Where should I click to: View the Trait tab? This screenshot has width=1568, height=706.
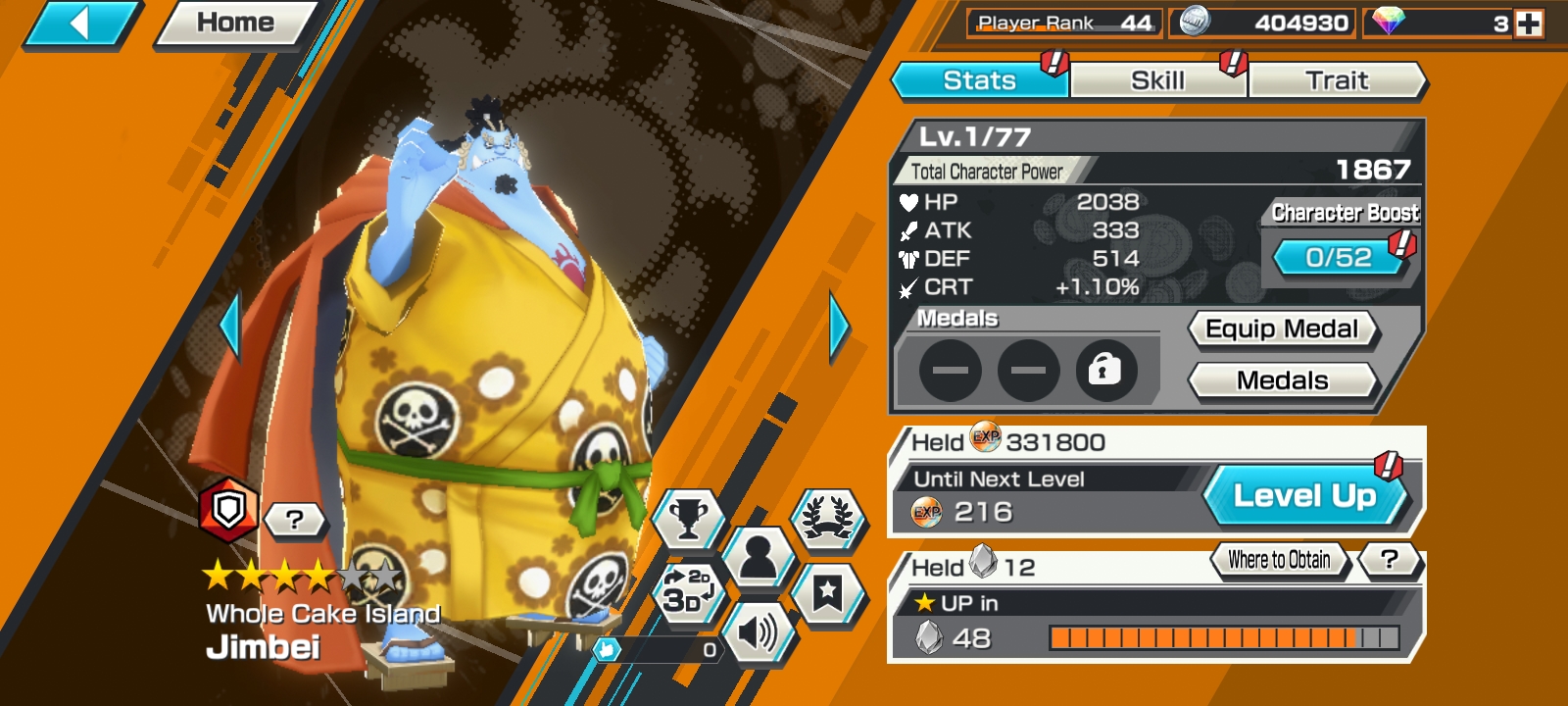pos(1337,80)
